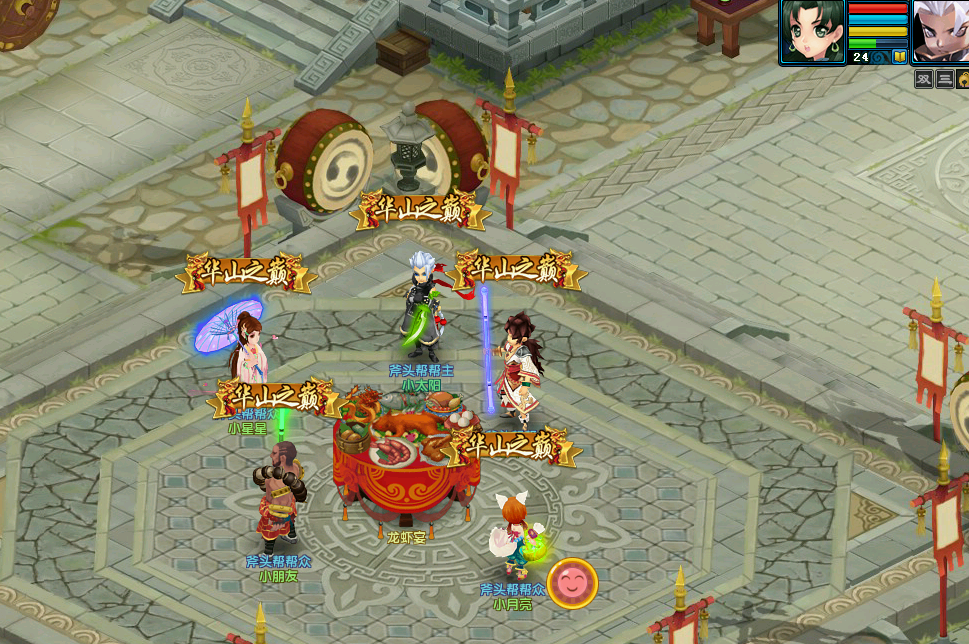This screenshot has width=969, height=644.
Task: Open the yellow book icon beside level 24
Action: [899, 57]
